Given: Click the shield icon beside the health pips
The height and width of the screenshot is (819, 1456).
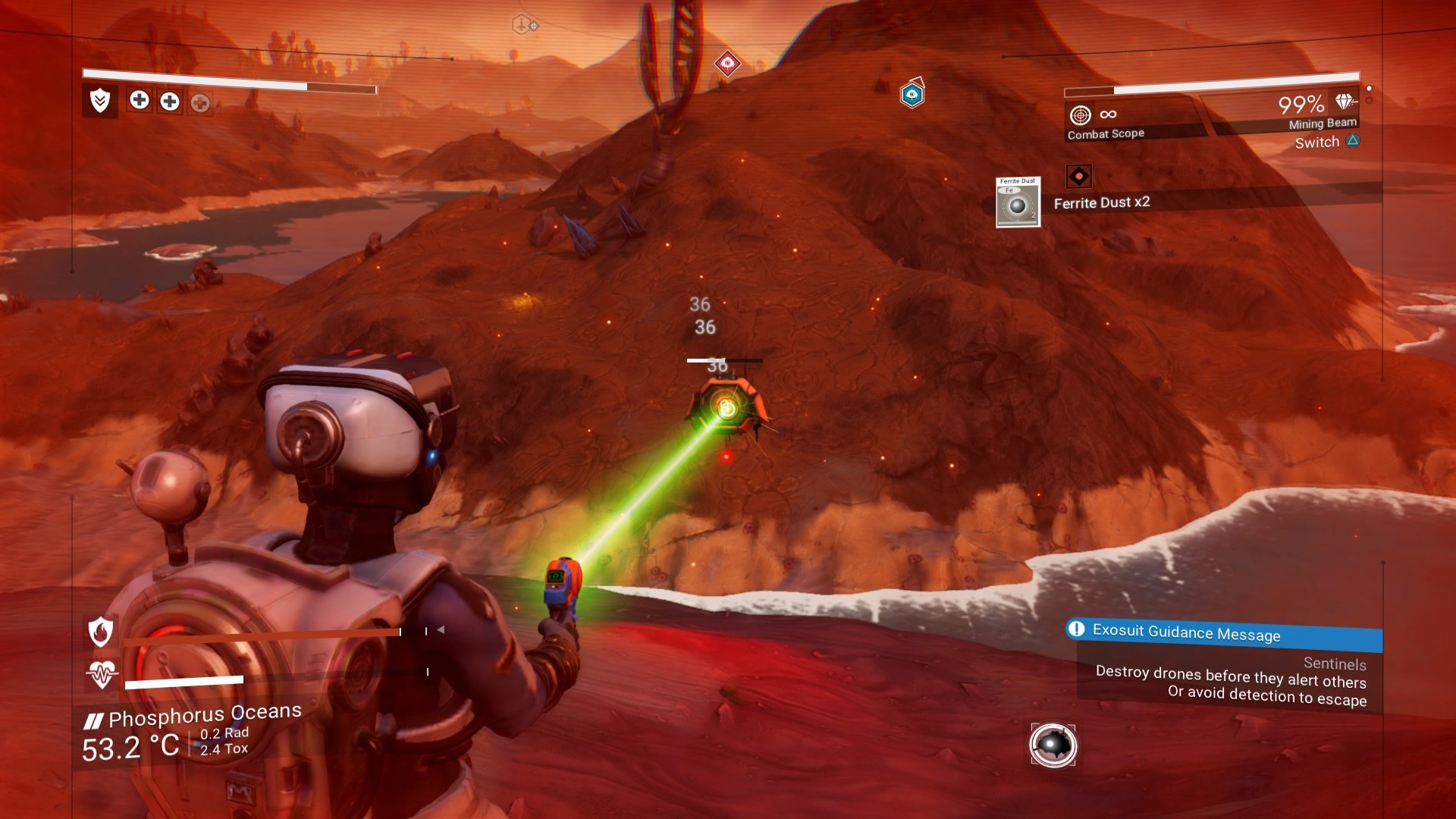Looking at the screenshot, I should pos(100,101).
